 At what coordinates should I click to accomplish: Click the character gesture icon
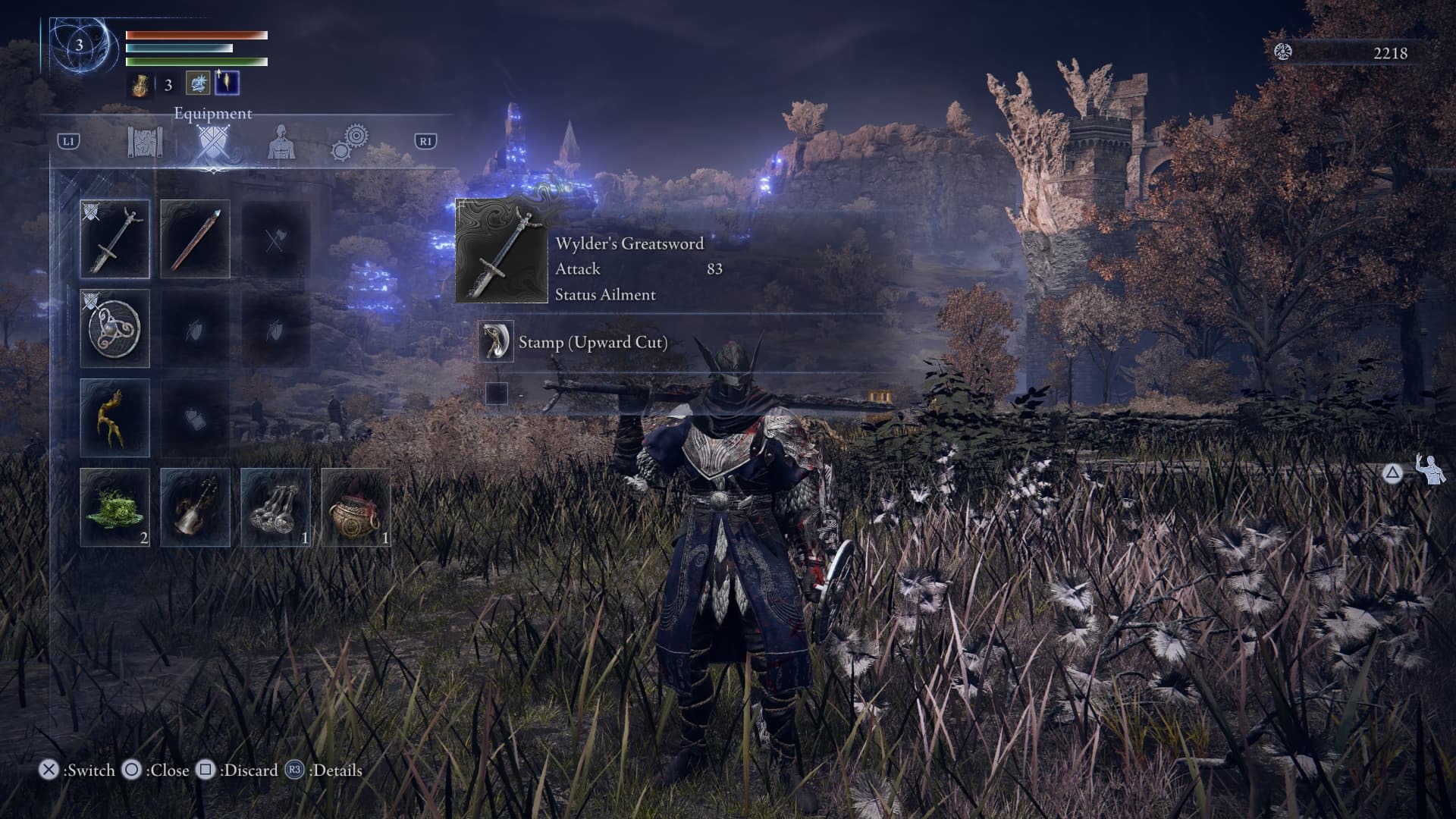tap(1430, 471)
